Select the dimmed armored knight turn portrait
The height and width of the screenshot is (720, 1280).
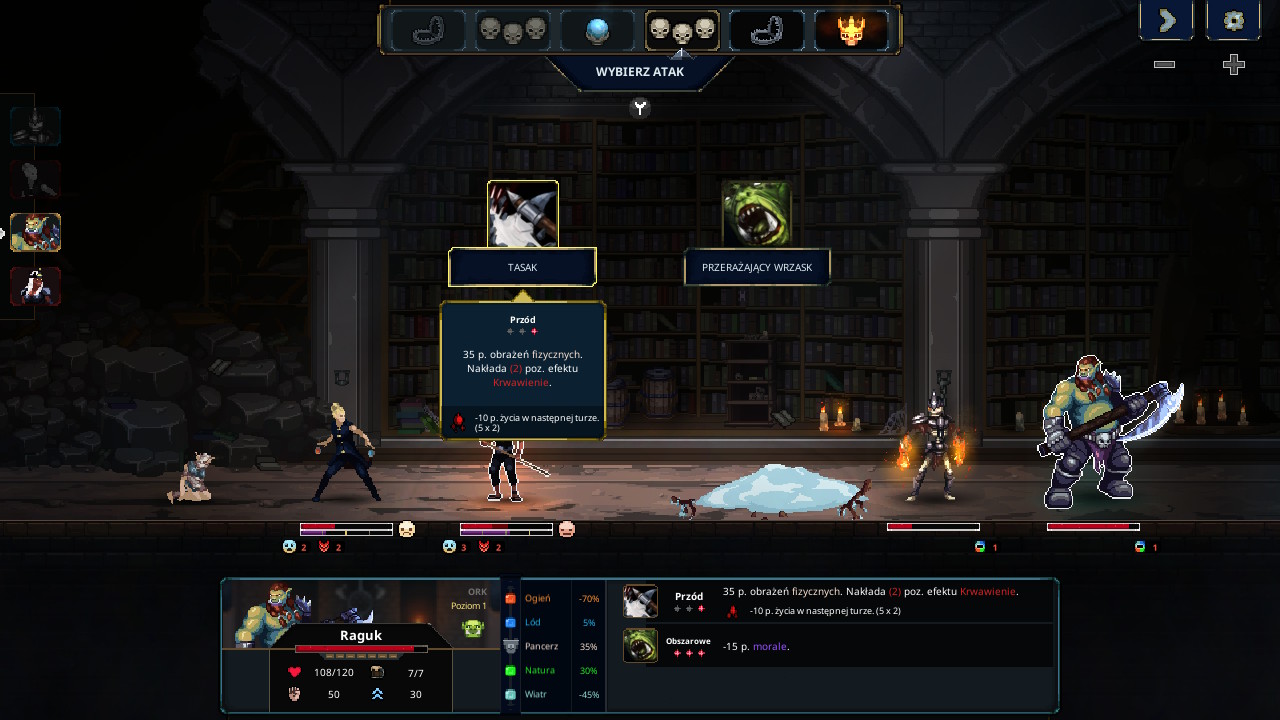(36, 126)
